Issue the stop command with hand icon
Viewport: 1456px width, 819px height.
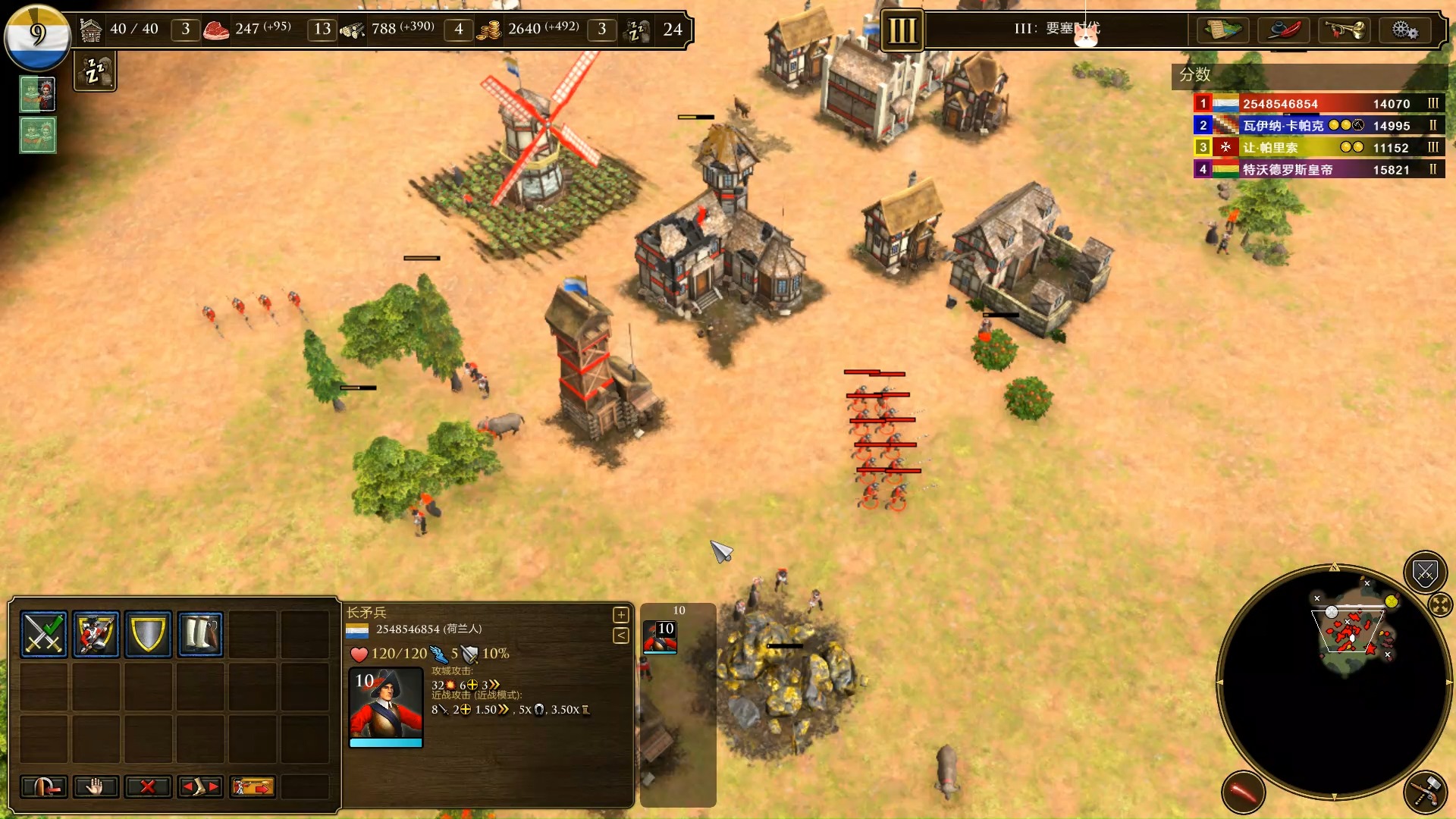click(x=96, y=787)
